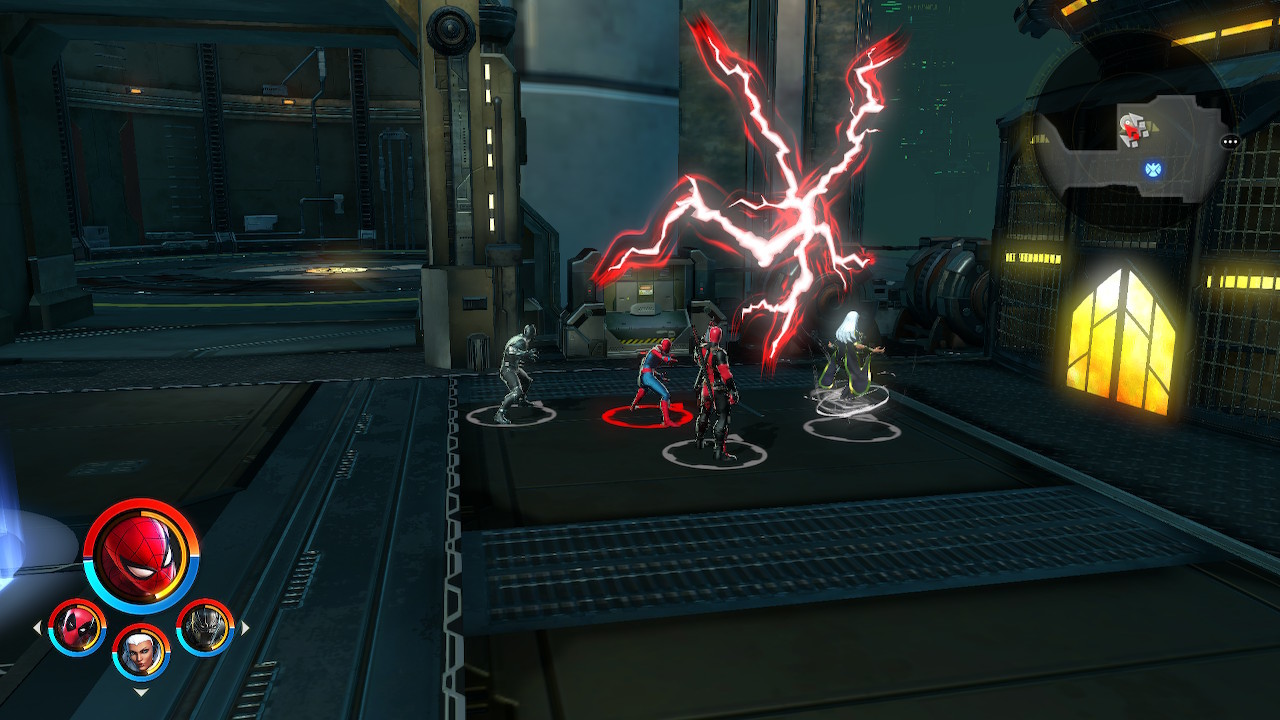The width and height of the screenshot is (1280, 720).
Task: Click the down arrow below Storm's portrait
Action: [x=139, y=691]
